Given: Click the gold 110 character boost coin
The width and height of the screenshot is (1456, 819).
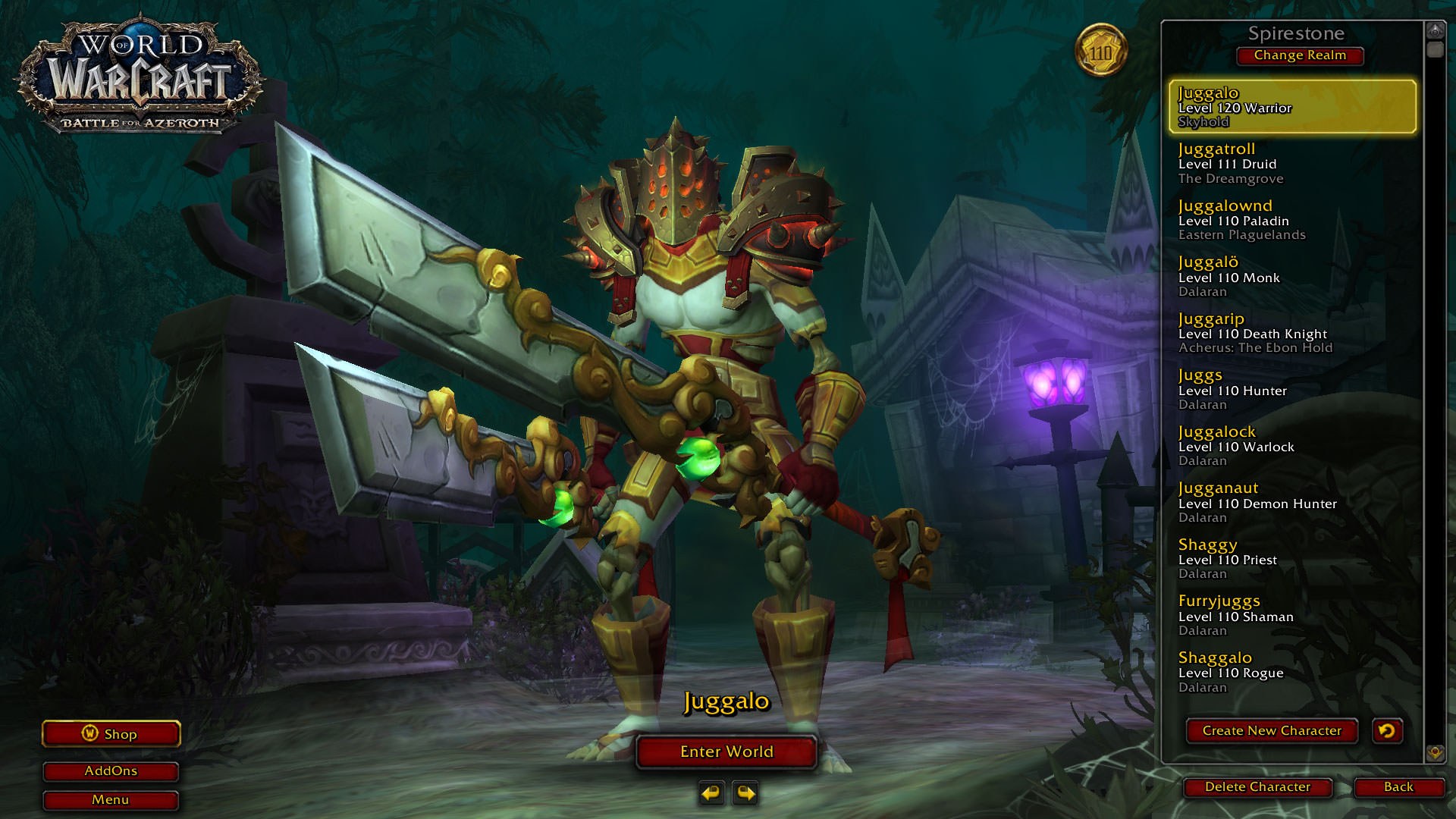Looking at the screenshot, I should (x=1100, y=52).
